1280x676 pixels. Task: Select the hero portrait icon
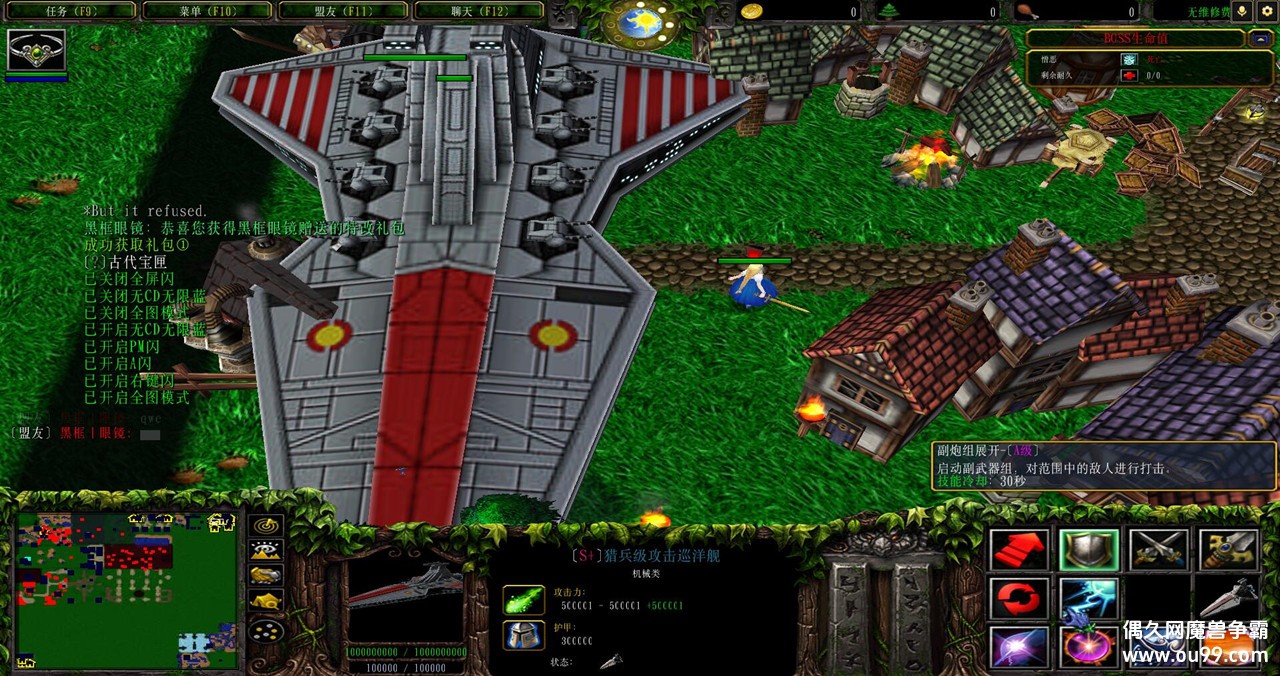pos(37,50)
